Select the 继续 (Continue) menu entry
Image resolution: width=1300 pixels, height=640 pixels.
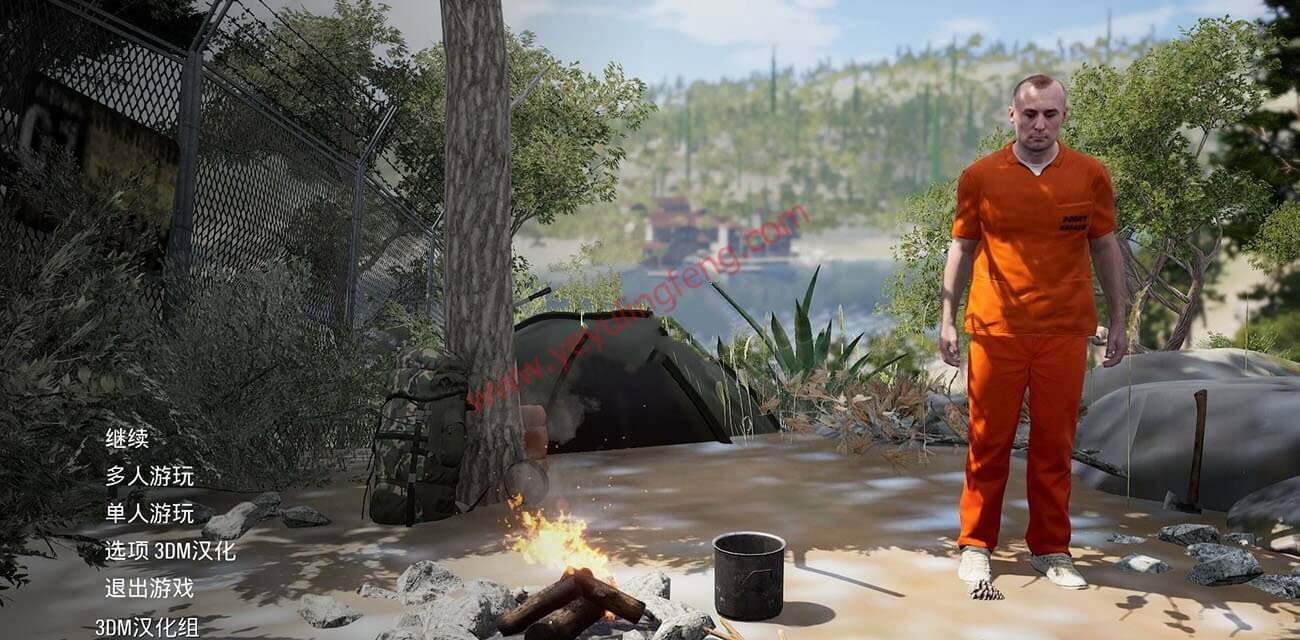[x=127, y=439]
